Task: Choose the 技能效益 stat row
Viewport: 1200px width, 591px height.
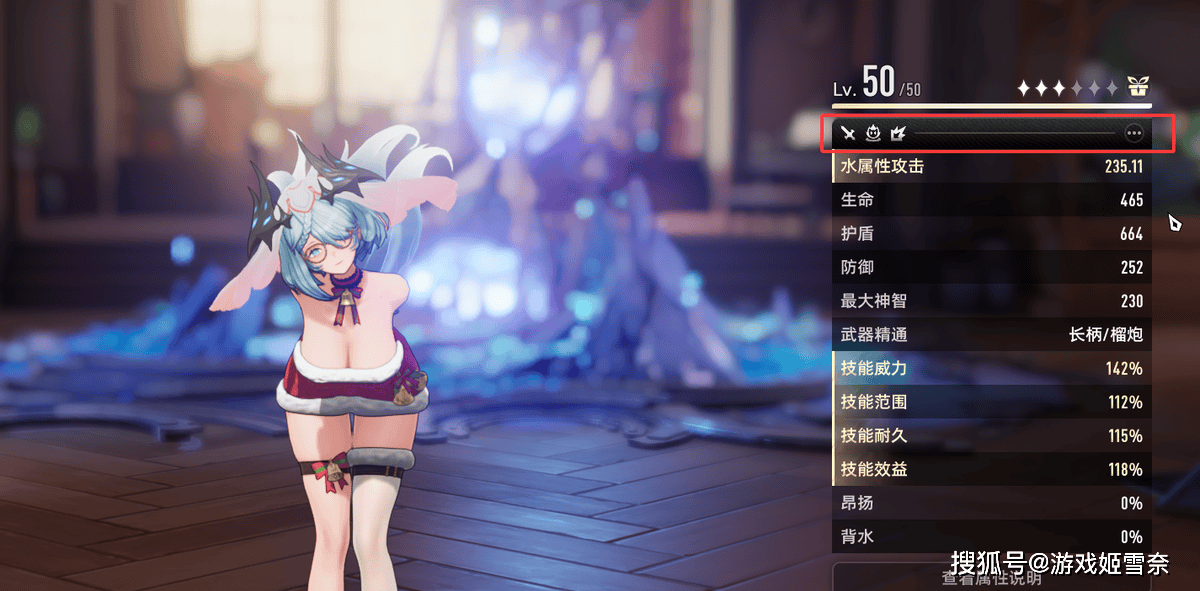Action: pyautogui.click(x=991, y=469)
